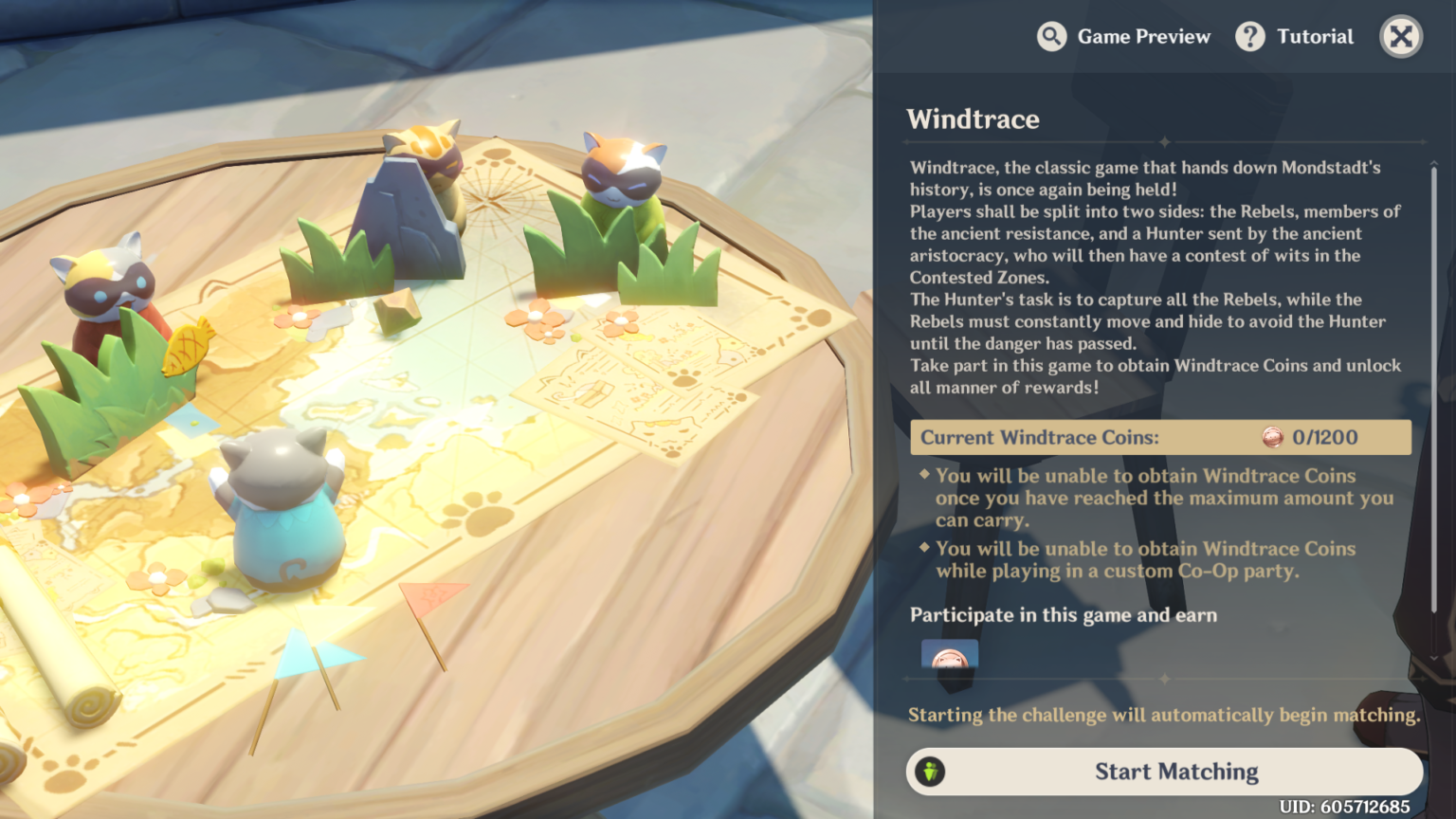
Task: Click the sparkle divider icon under Windtrace title
Action: [1164, 140]
